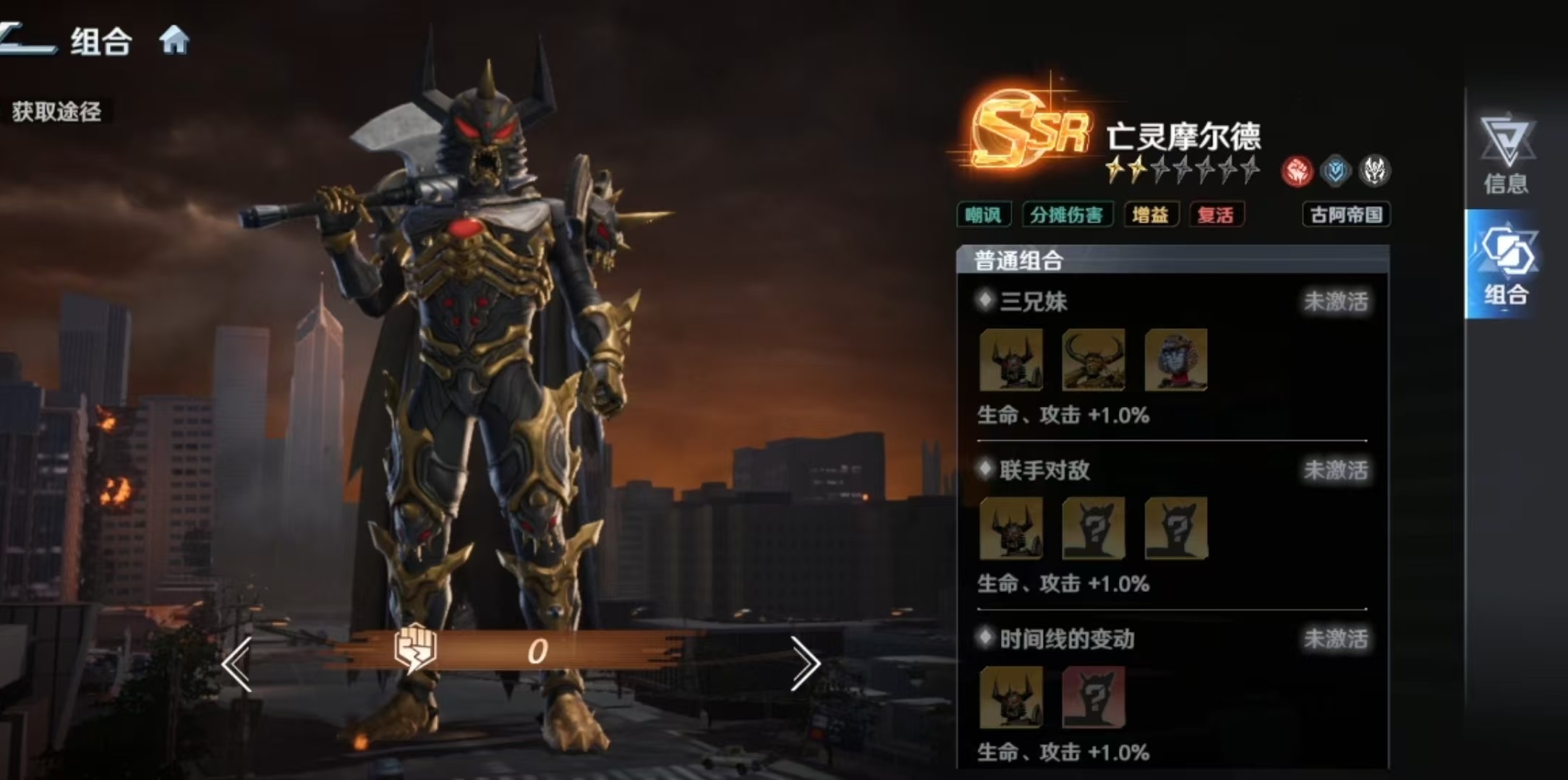Select the grey monster-face attribute icon
Image resolution: width=1568 pixels, height=780 pixels.
1373,172
